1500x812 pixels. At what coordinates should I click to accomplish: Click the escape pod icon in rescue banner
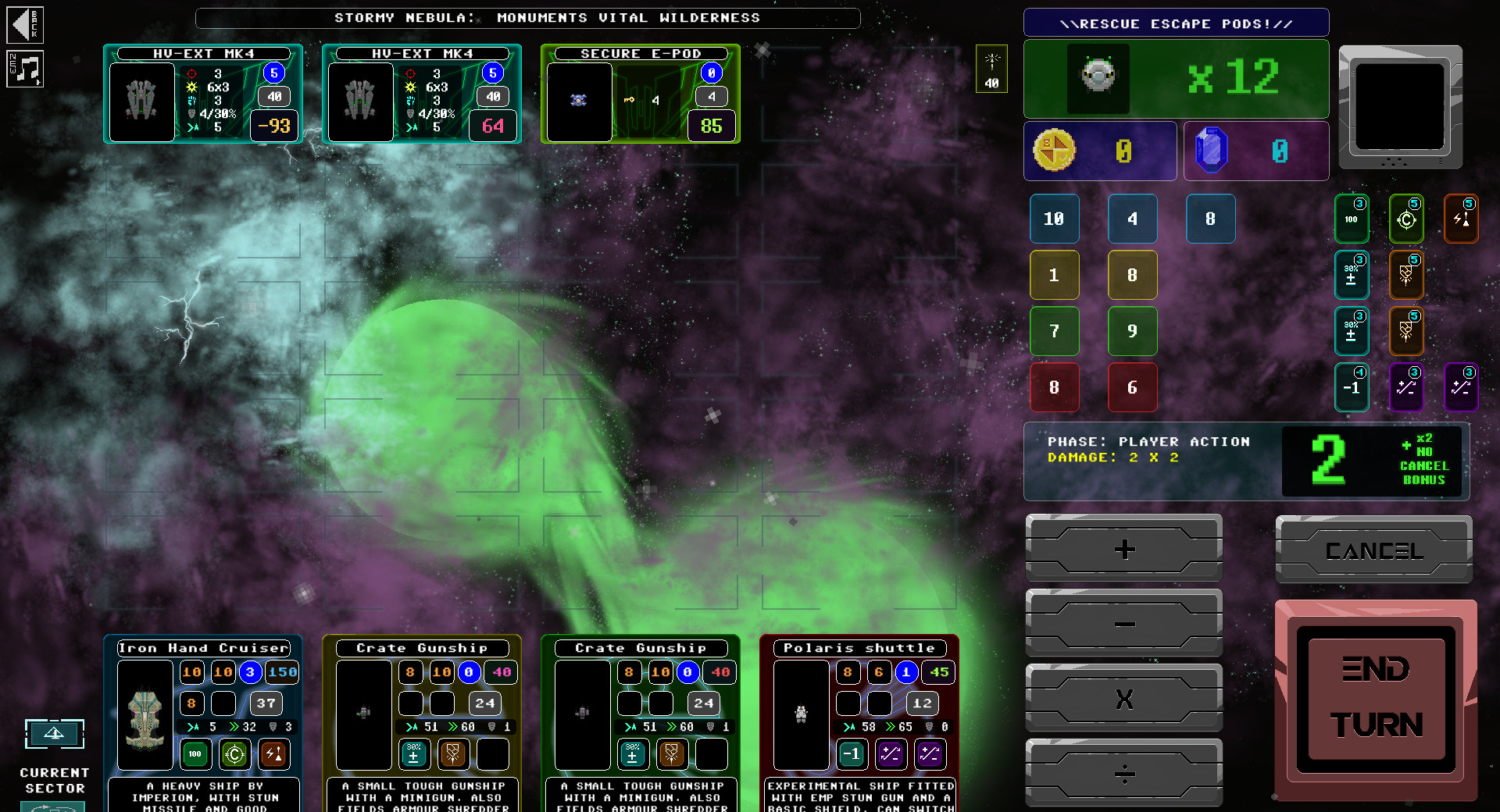[1098, 78]
